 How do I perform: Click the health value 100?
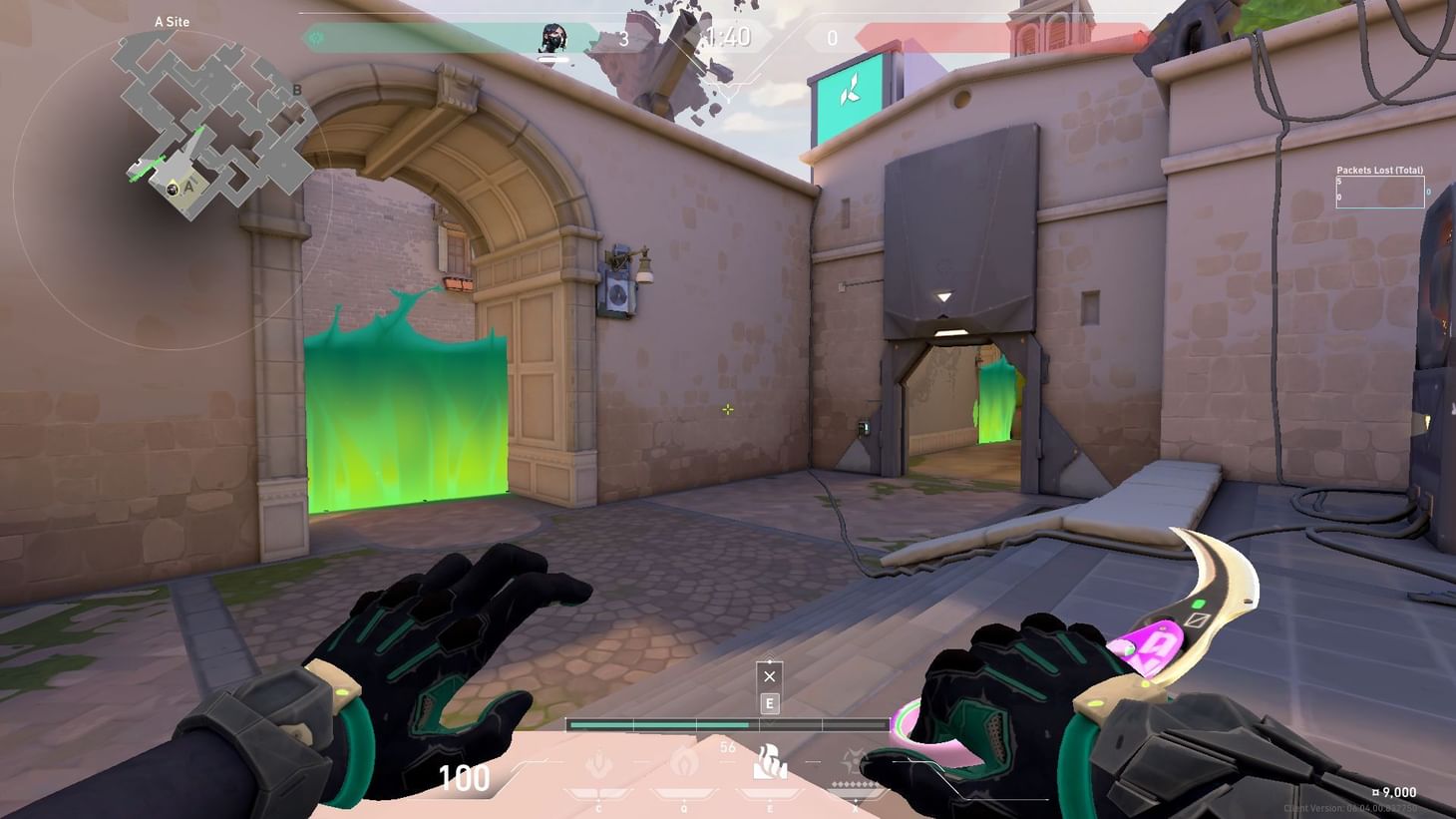464,777
